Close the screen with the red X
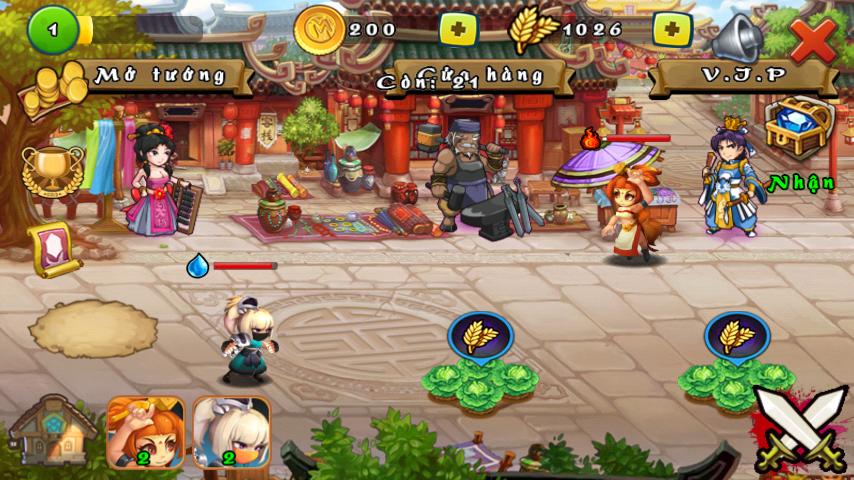This screenshot has height=480, width=854. click(813, 39)
